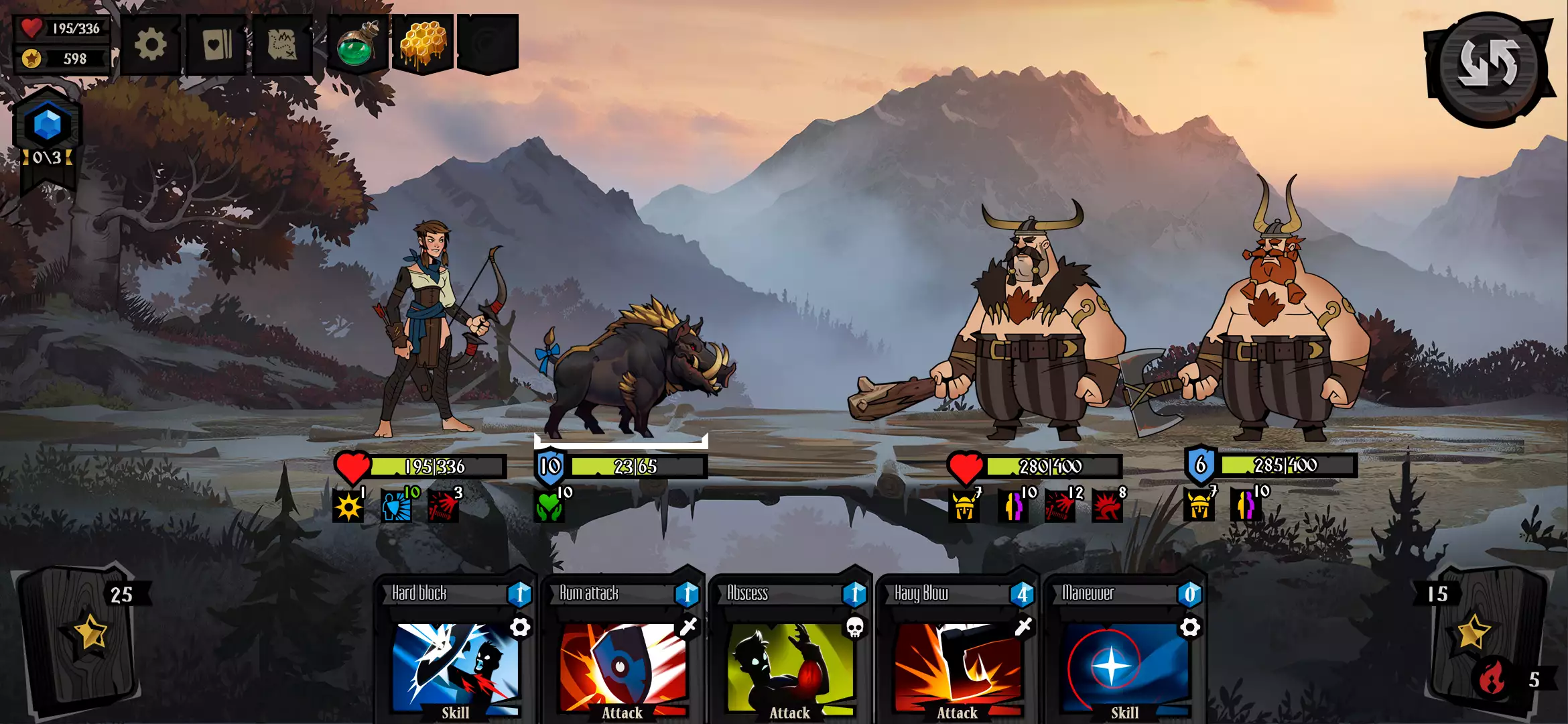View the red flame exhausted cards icon

coord(1492,678)
